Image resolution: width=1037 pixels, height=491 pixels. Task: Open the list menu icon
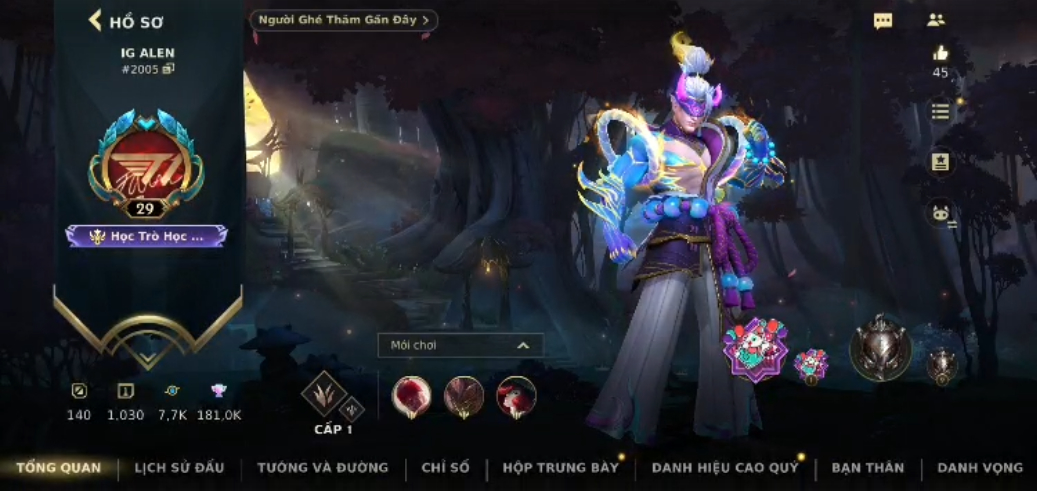[940, 112]
